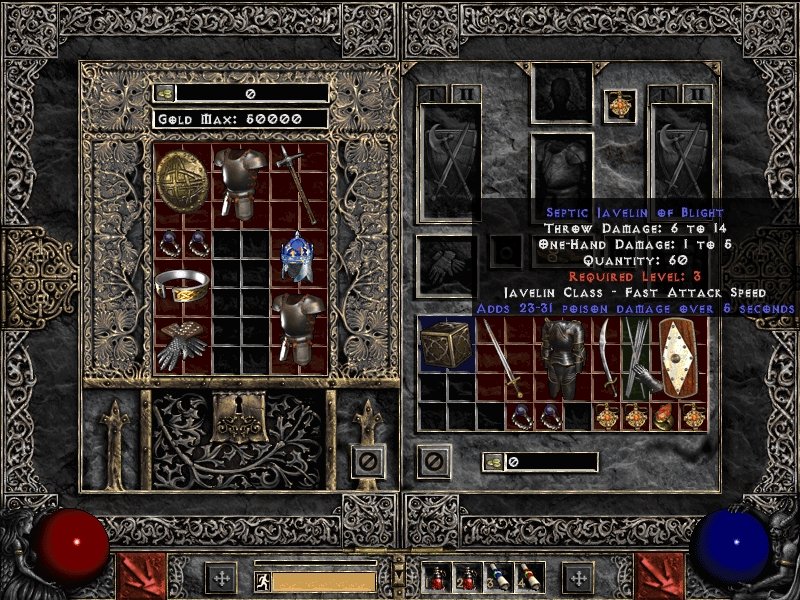The width and height of the screenshot is (800, 600).
Task: Close the stash panel
Action: click(x=368, y=461)
